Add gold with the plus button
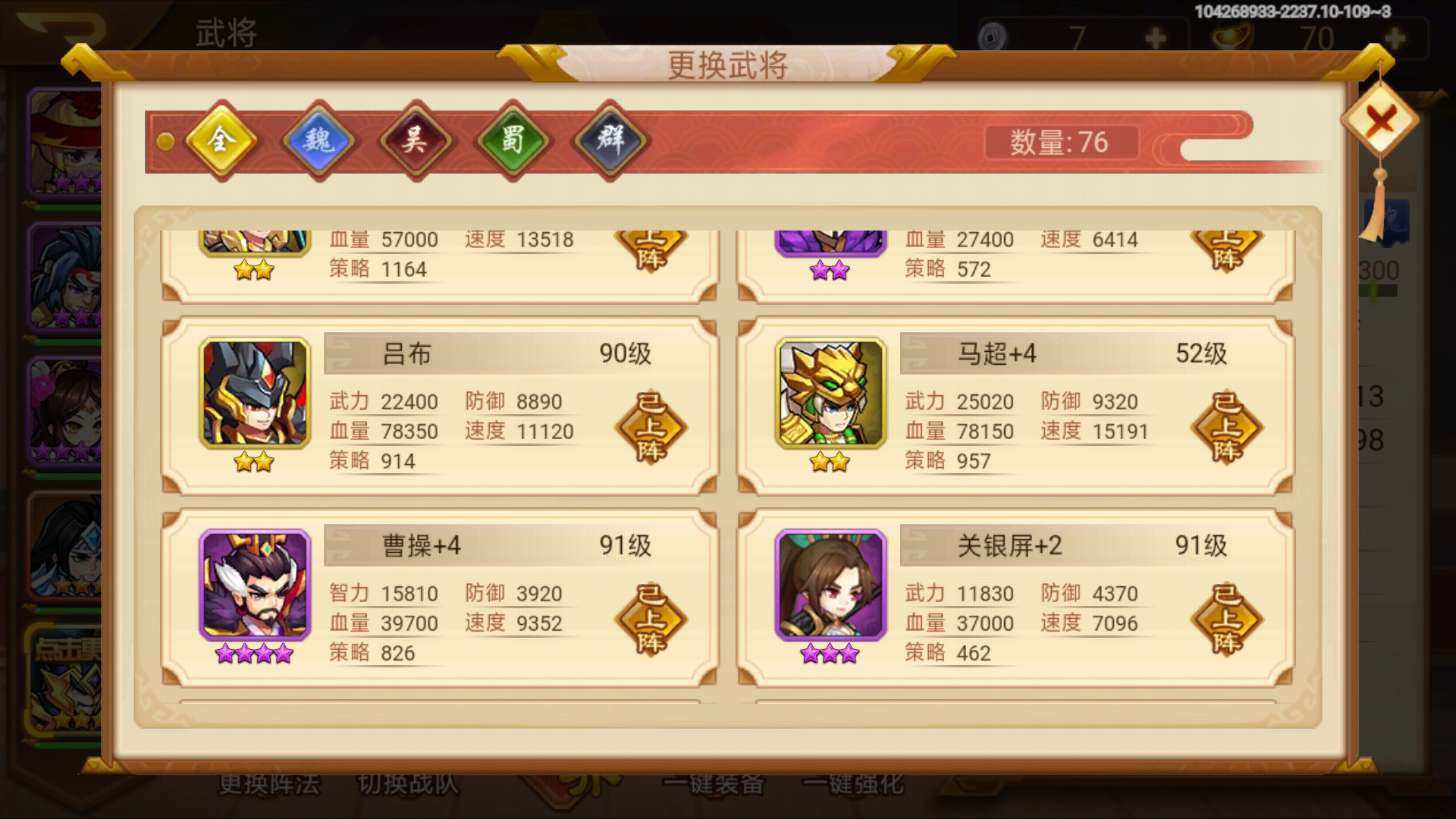 pos(1395,36)
